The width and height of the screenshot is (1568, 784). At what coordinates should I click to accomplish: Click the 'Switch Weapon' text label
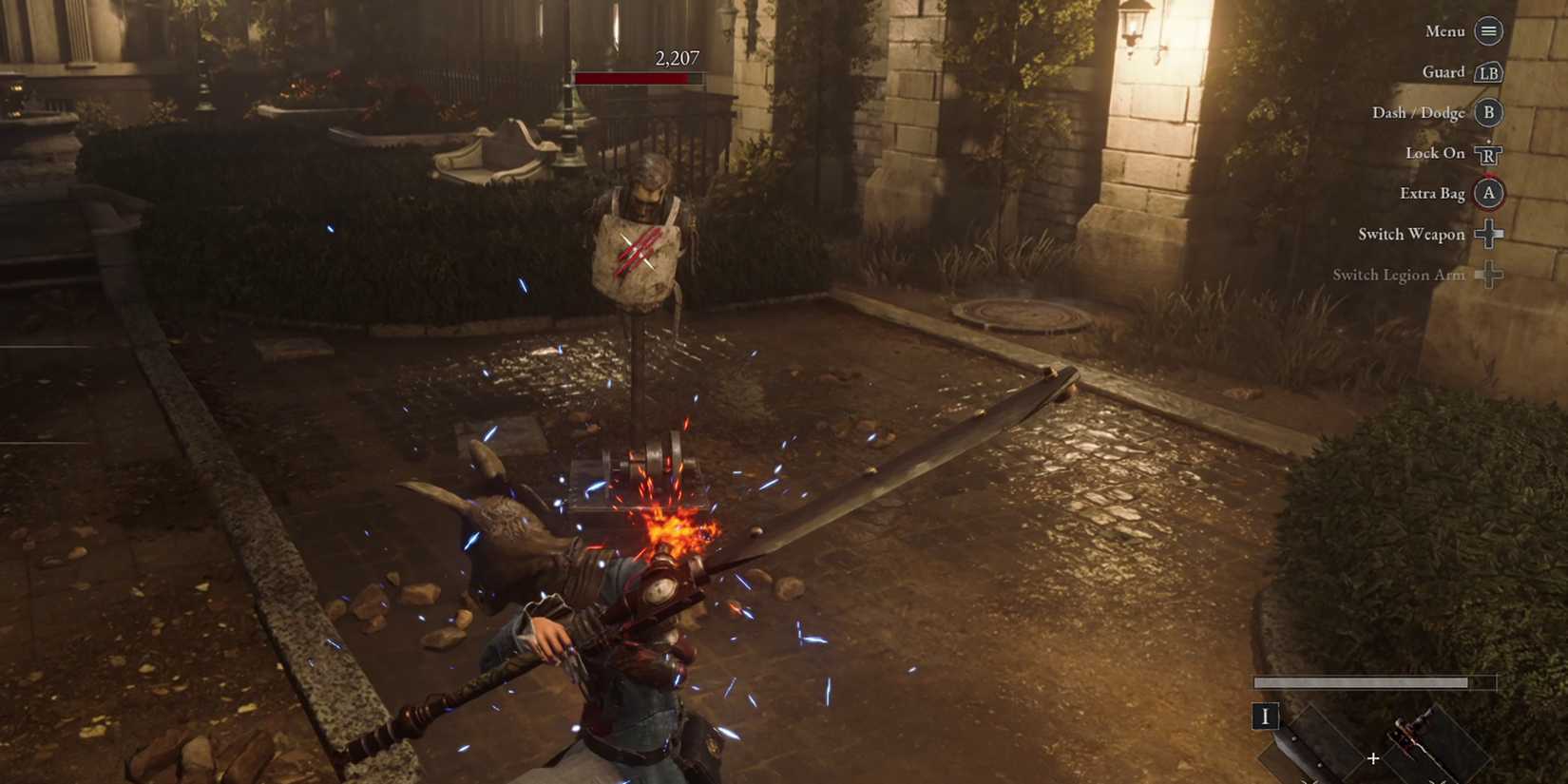[1410, 234]
